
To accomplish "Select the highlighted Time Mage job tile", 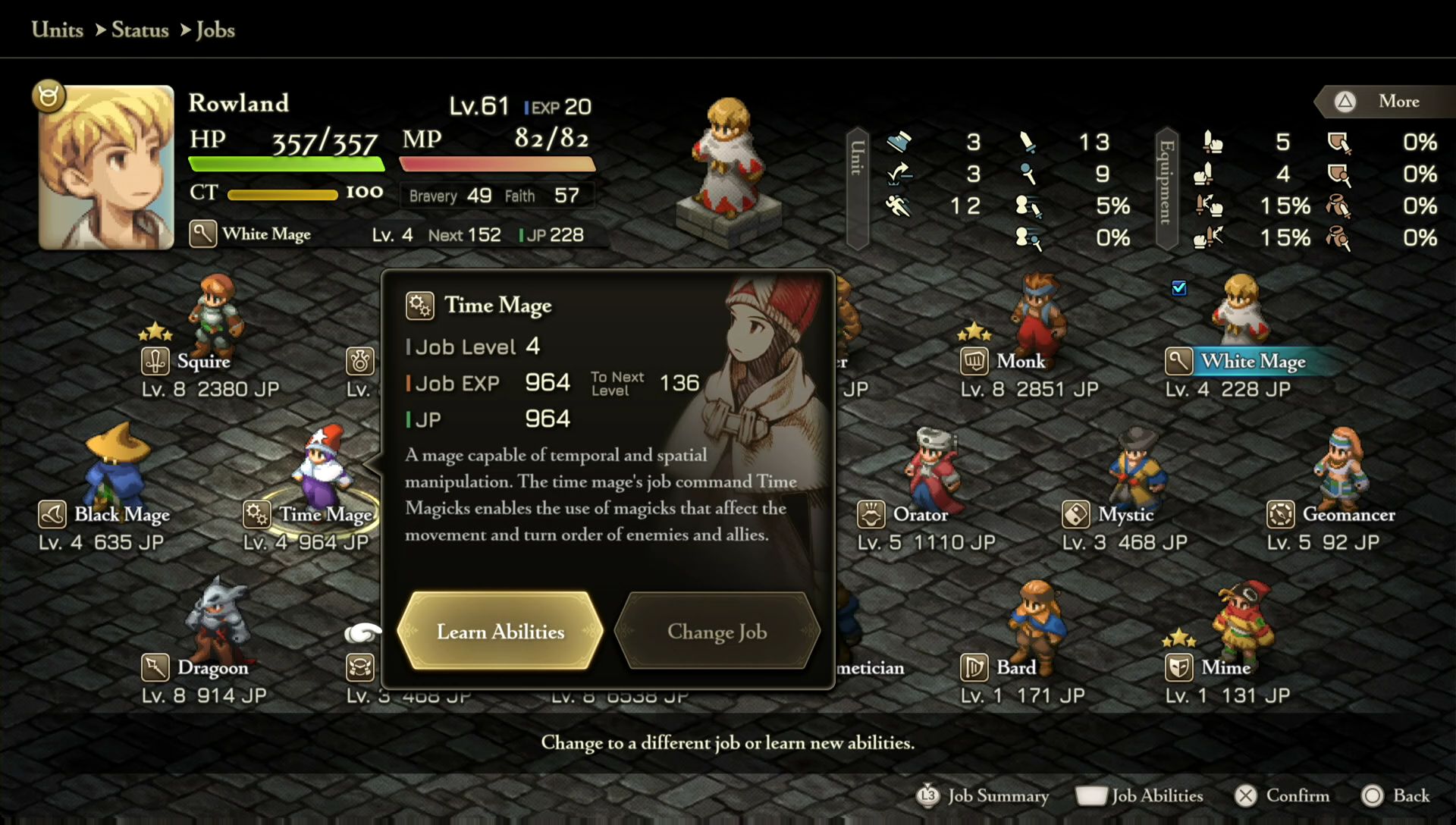I will coord(325,514).
